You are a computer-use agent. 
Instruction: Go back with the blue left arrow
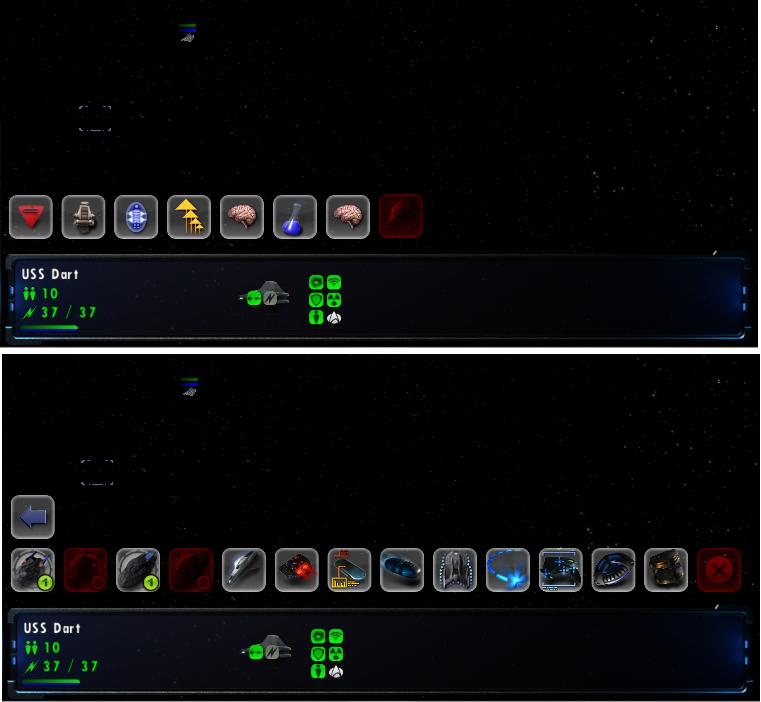point(33,517)
